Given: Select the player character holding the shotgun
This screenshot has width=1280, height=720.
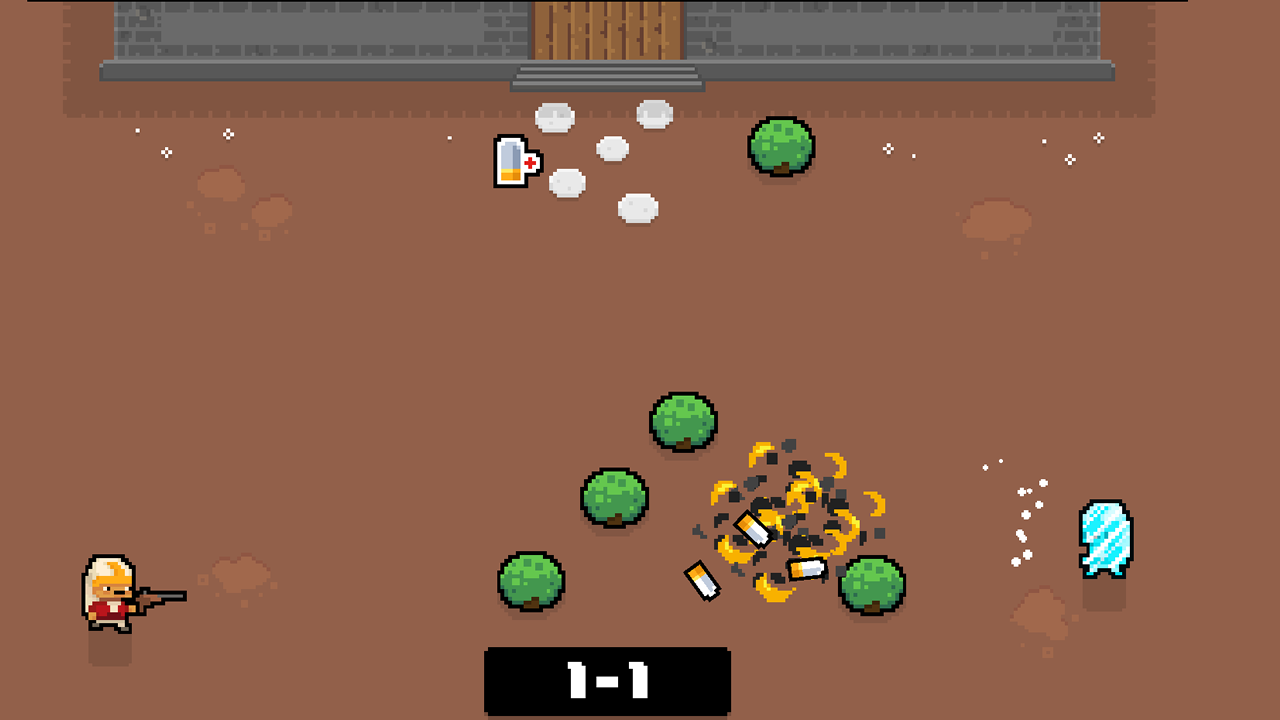Looking at the screenshot, I should 110,595.
